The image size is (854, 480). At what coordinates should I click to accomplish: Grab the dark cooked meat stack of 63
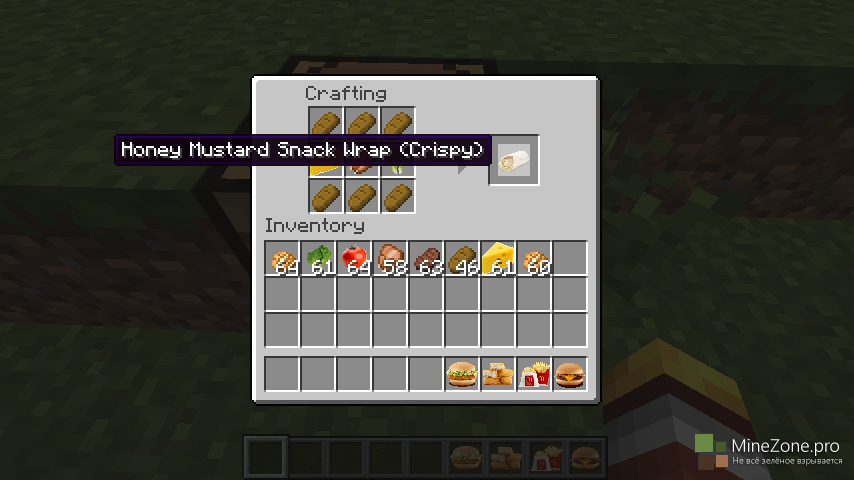[x=427, y=259]
